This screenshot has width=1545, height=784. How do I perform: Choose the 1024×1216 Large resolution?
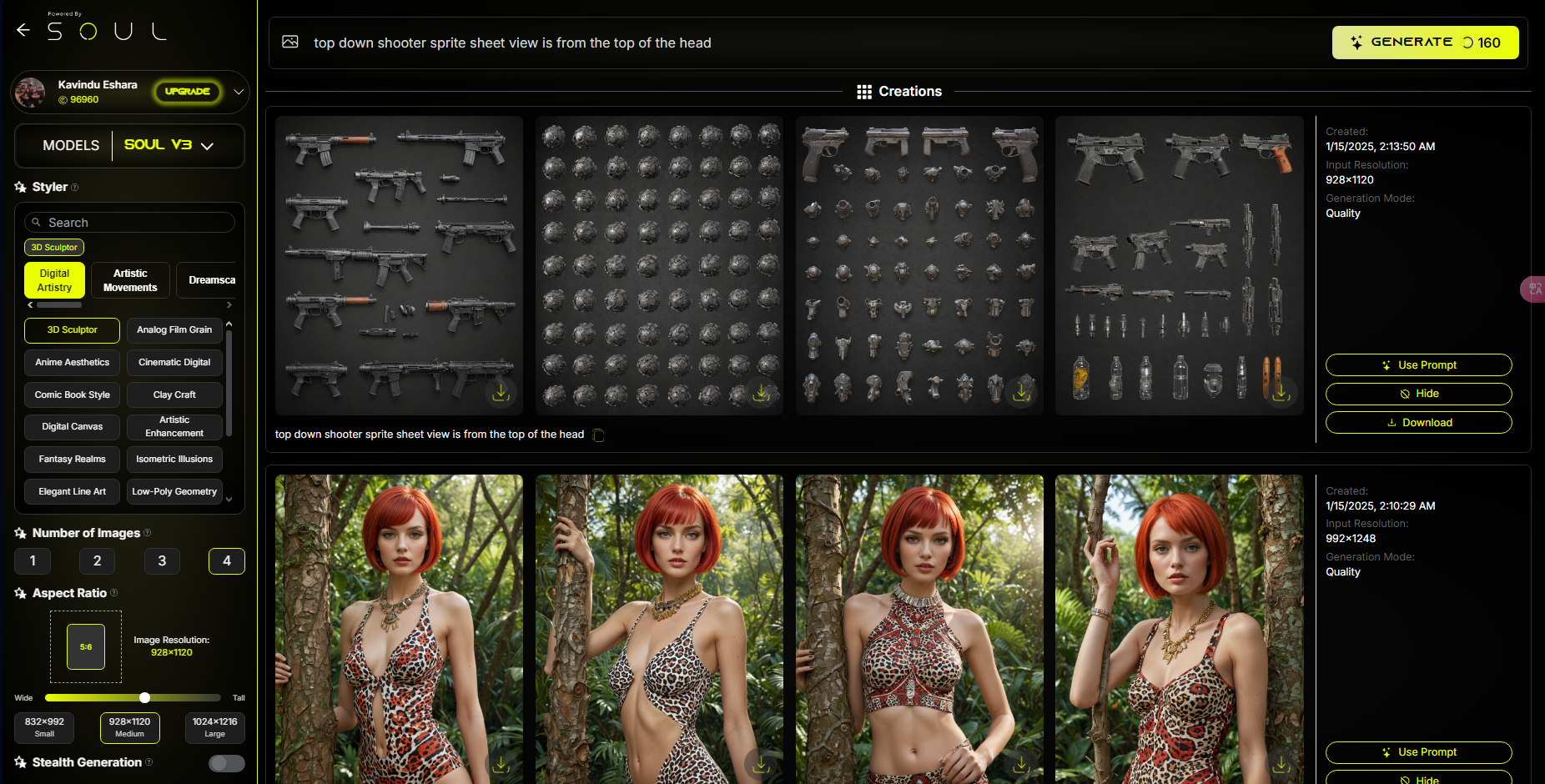point(214,727)
